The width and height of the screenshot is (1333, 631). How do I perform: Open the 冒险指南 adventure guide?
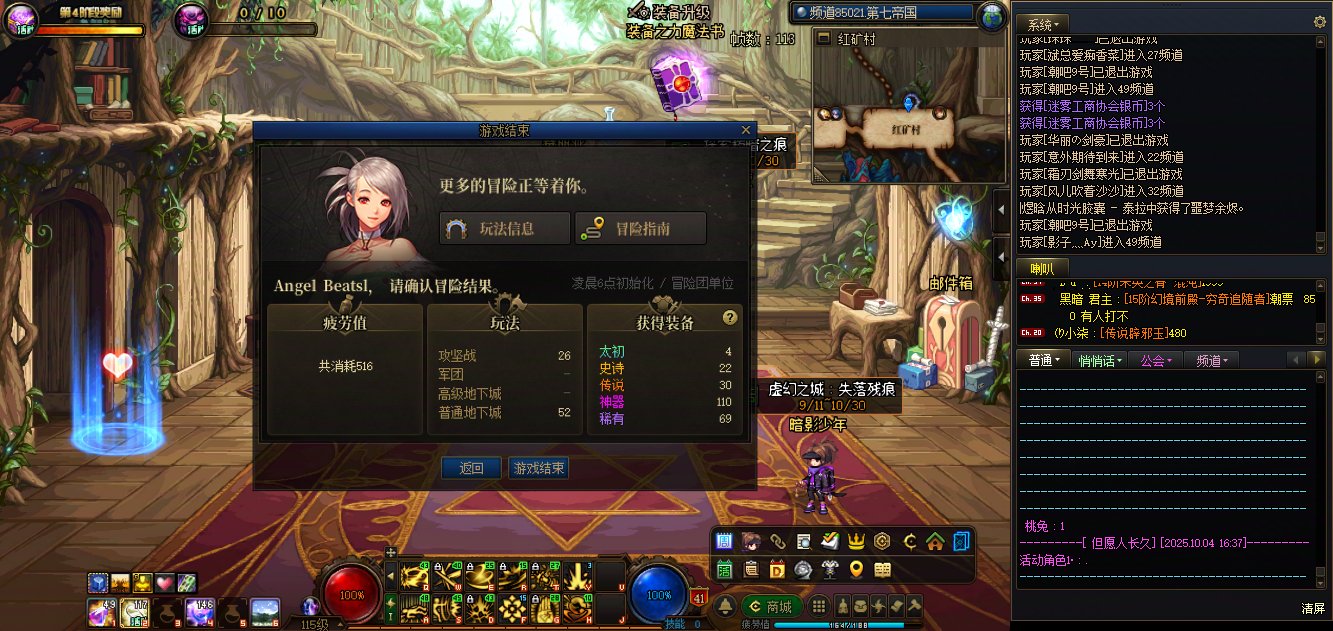tap(640, 228)
